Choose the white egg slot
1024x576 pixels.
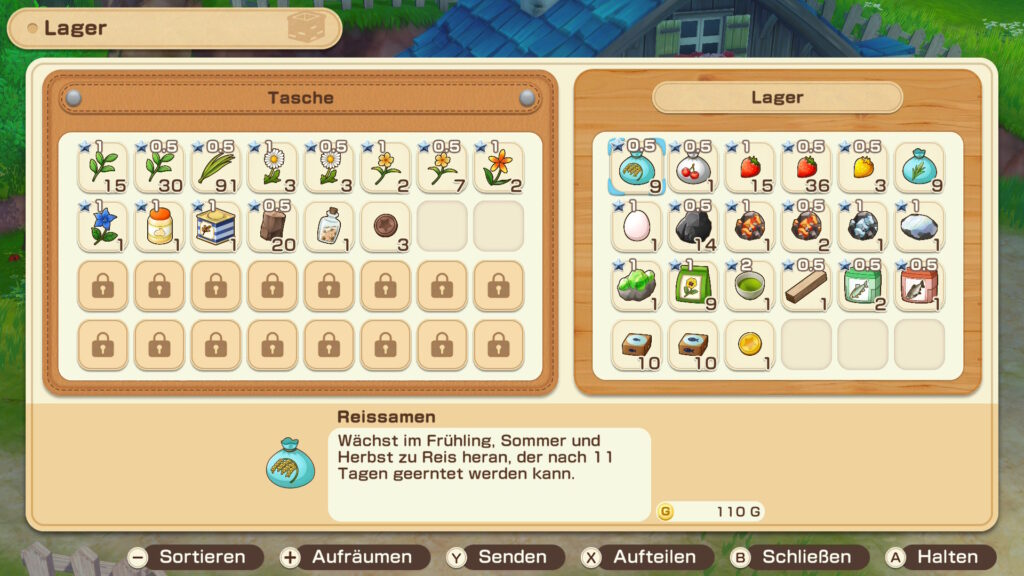pyautogui.click(x=637, y=226)
